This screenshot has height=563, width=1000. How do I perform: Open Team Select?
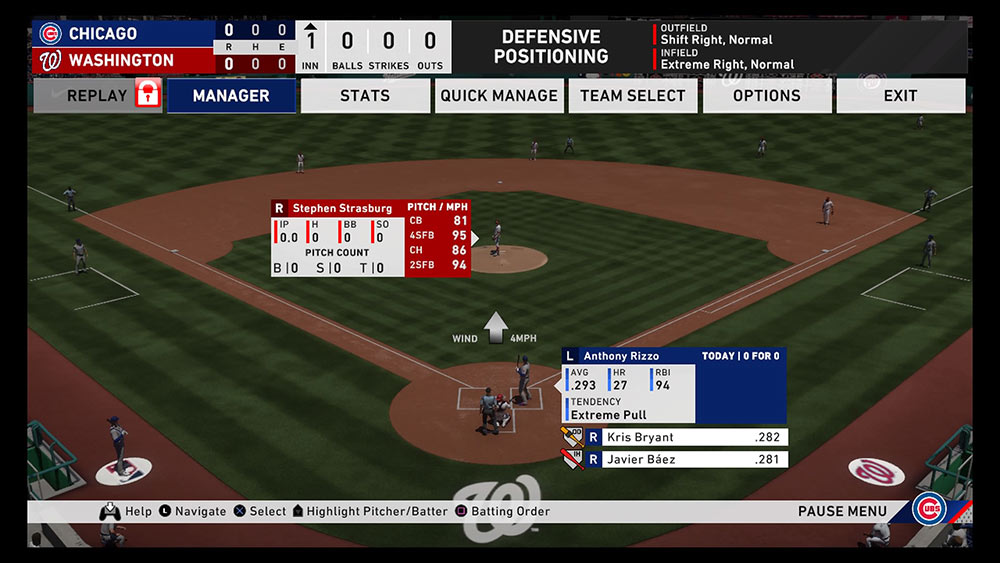click(x=633, y=96)
